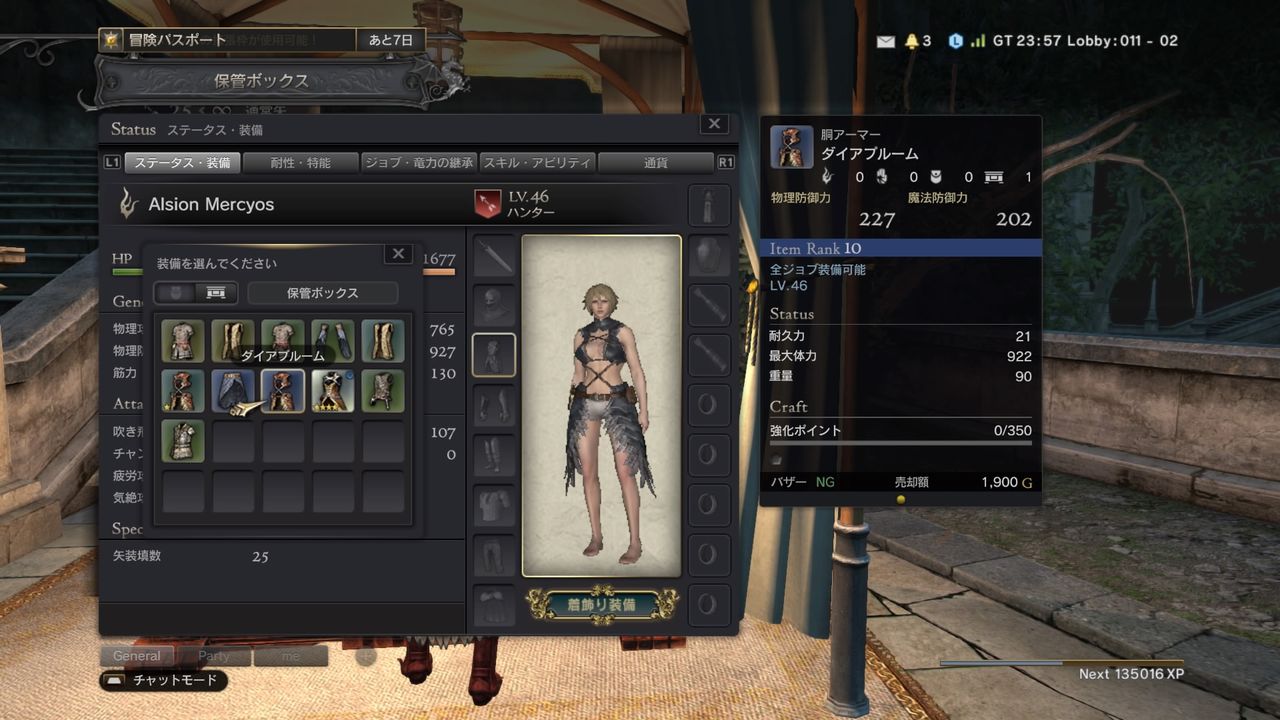Image resolution: width=1280 pixels, height=720 pixels.
Task: Click the bell notification icon showing 3
Action: click(x=914, y=40)
